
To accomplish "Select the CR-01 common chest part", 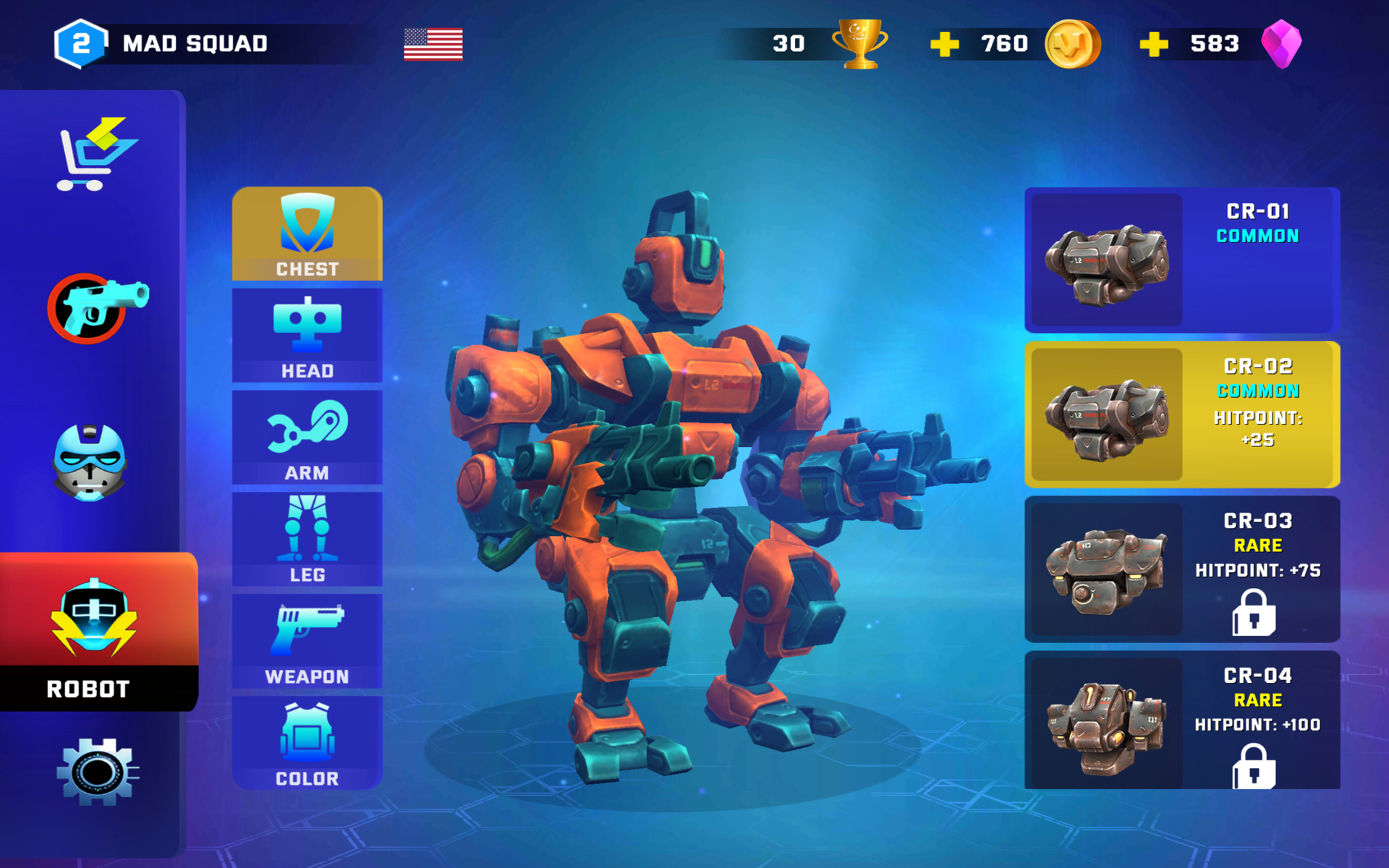I will (1181, 259).
